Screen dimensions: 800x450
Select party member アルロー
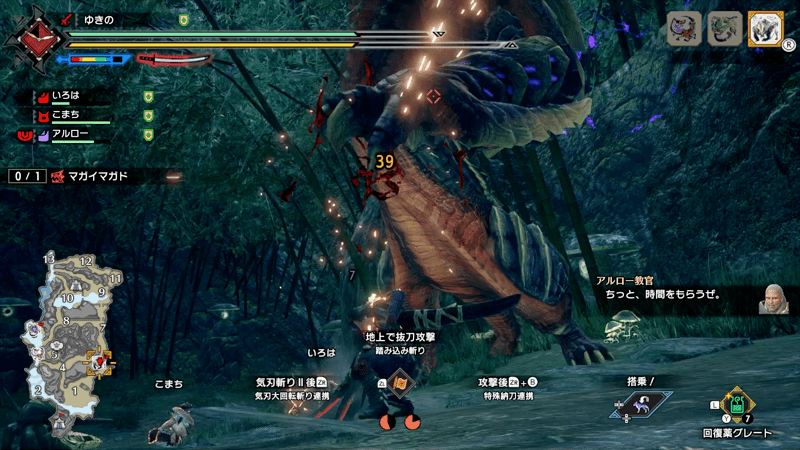(x=72, y=134)
